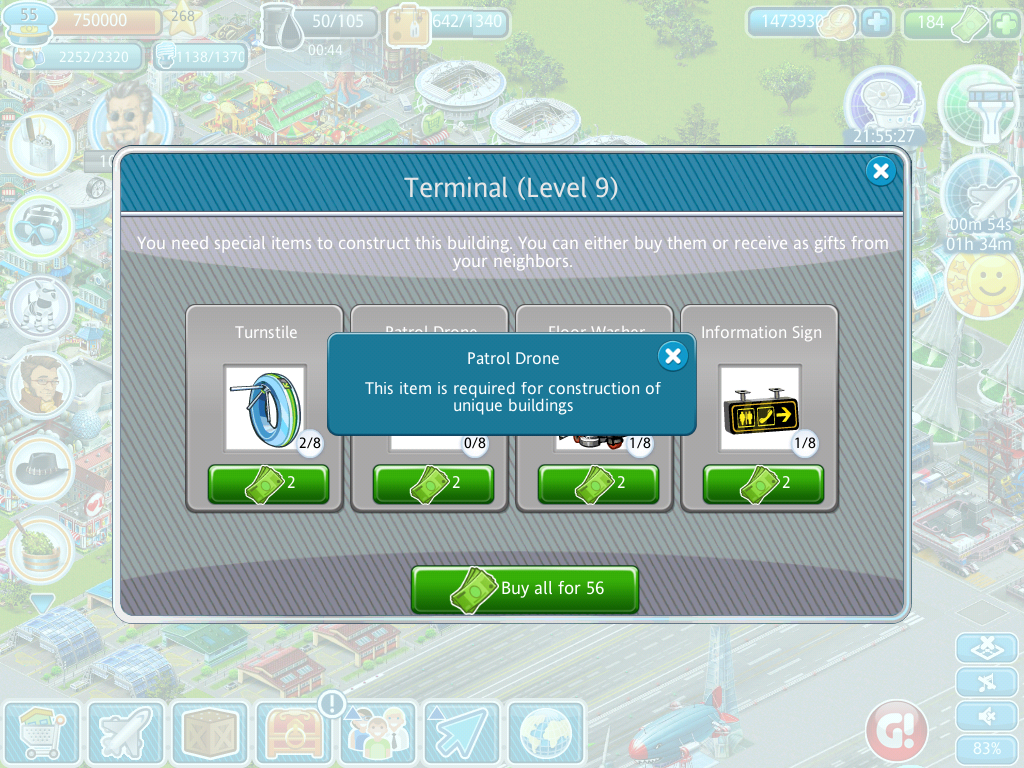The height and width of the screenshot is (768, 1024).
Task: Dismiss the Patrol Drone tooltip
Action: [x=673, y=355]
